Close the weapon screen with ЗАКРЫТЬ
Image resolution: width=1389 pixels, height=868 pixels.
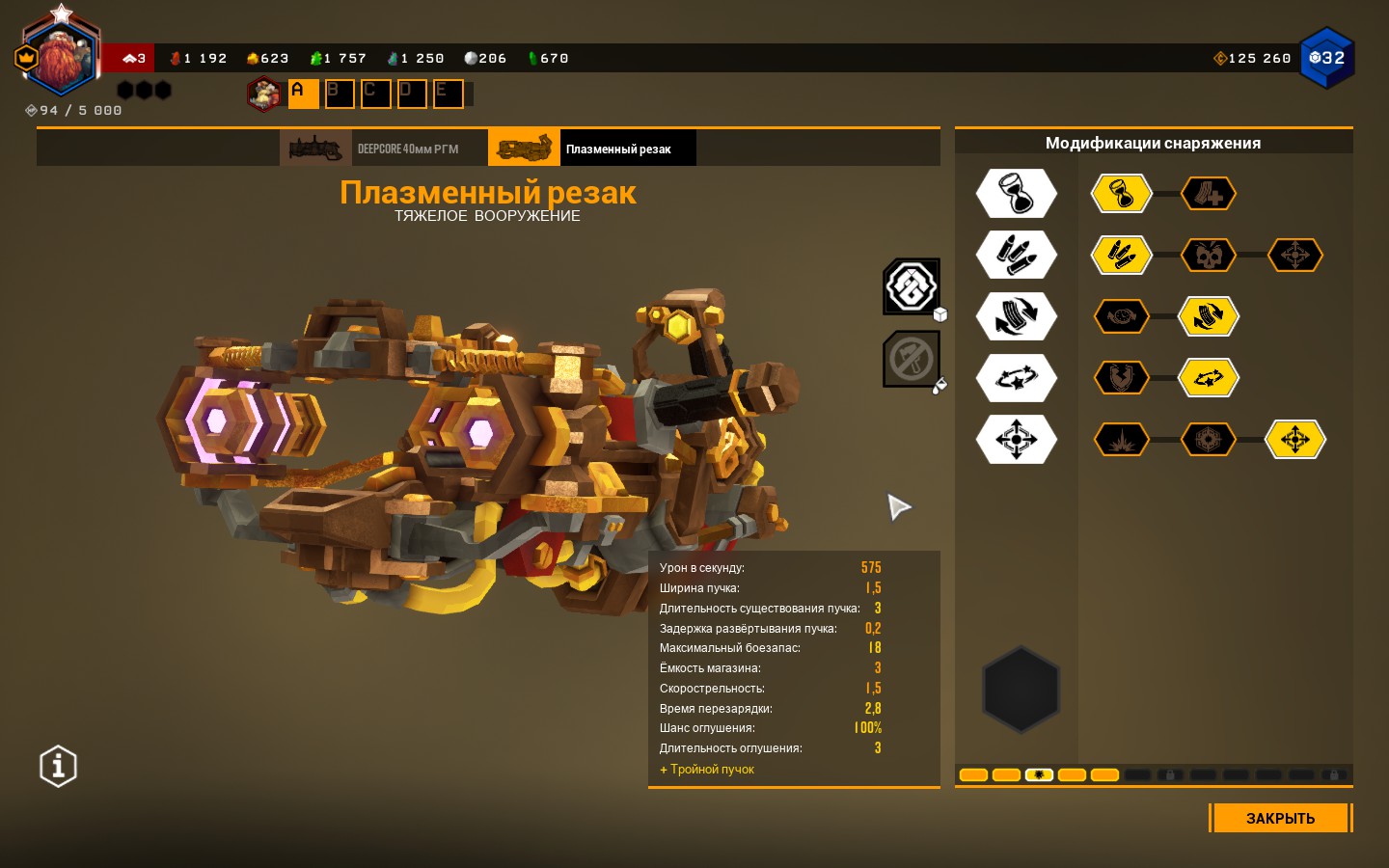(x=1280, y=818)
